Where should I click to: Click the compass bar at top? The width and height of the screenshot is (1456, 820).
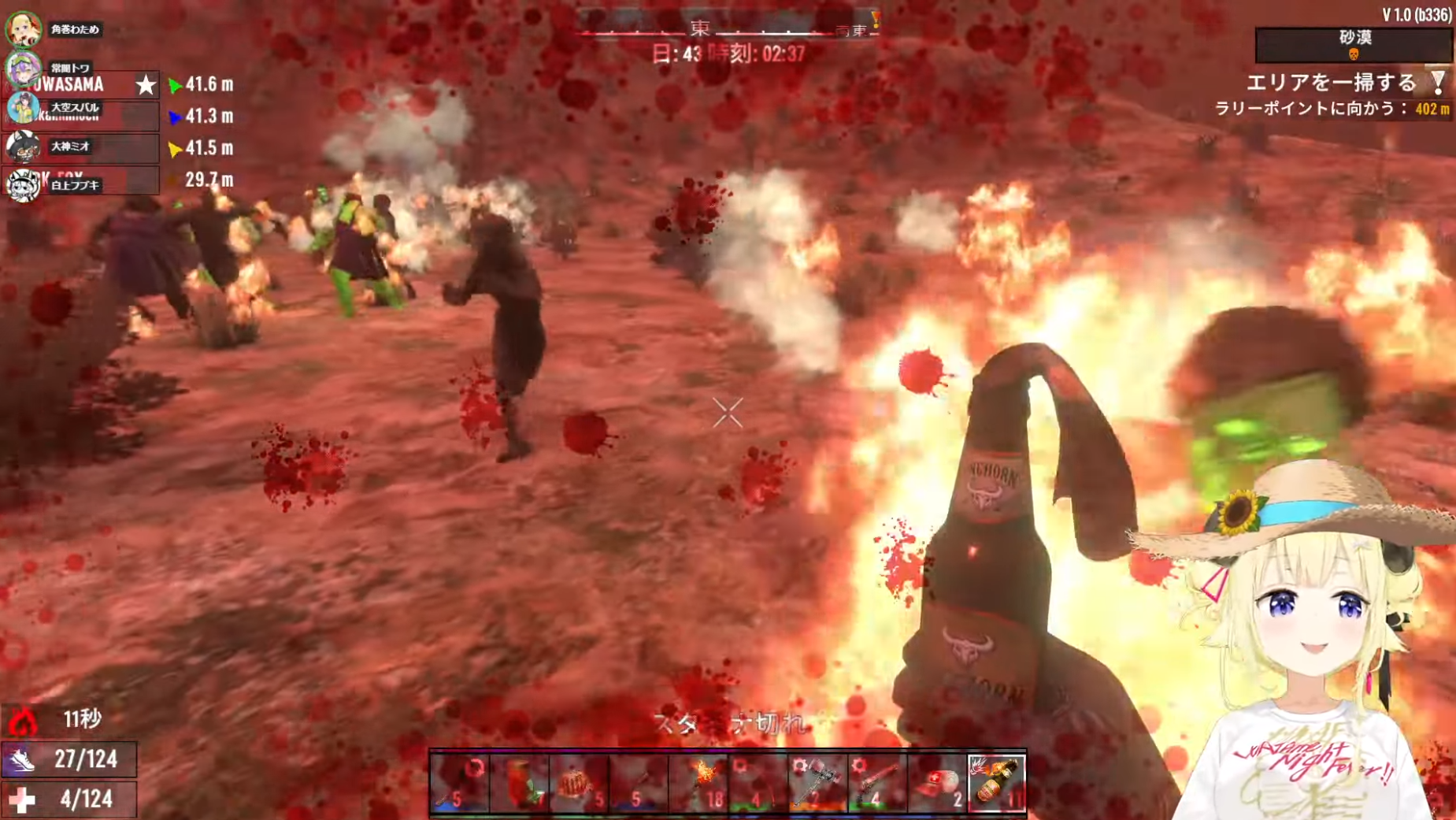tap(727, 29)
